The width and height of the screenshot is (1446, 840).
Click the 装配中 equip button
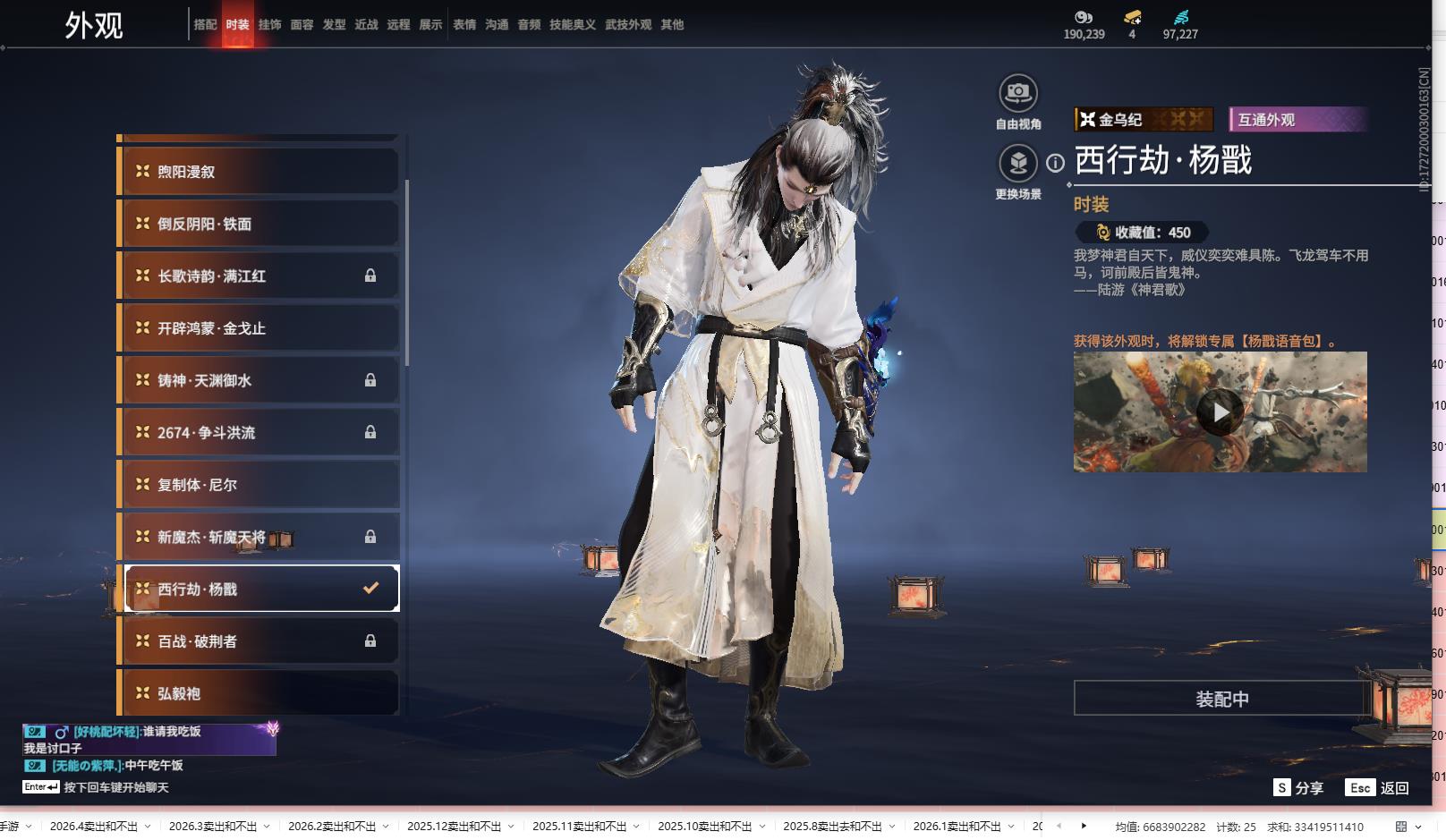(x=1221, y=699)
